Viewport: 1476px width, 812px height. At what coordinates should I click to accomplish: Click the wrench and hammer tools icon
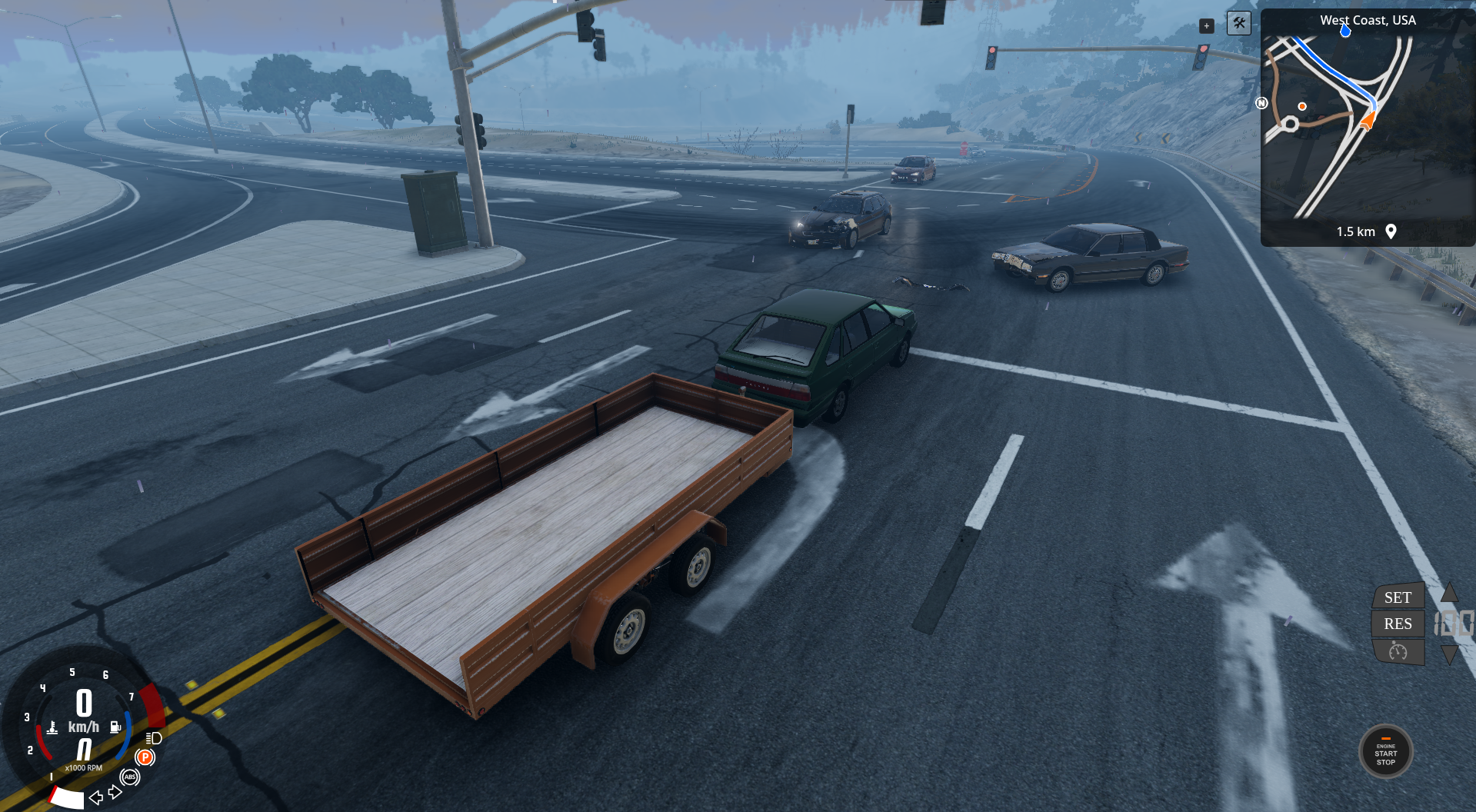point(1238,23)
